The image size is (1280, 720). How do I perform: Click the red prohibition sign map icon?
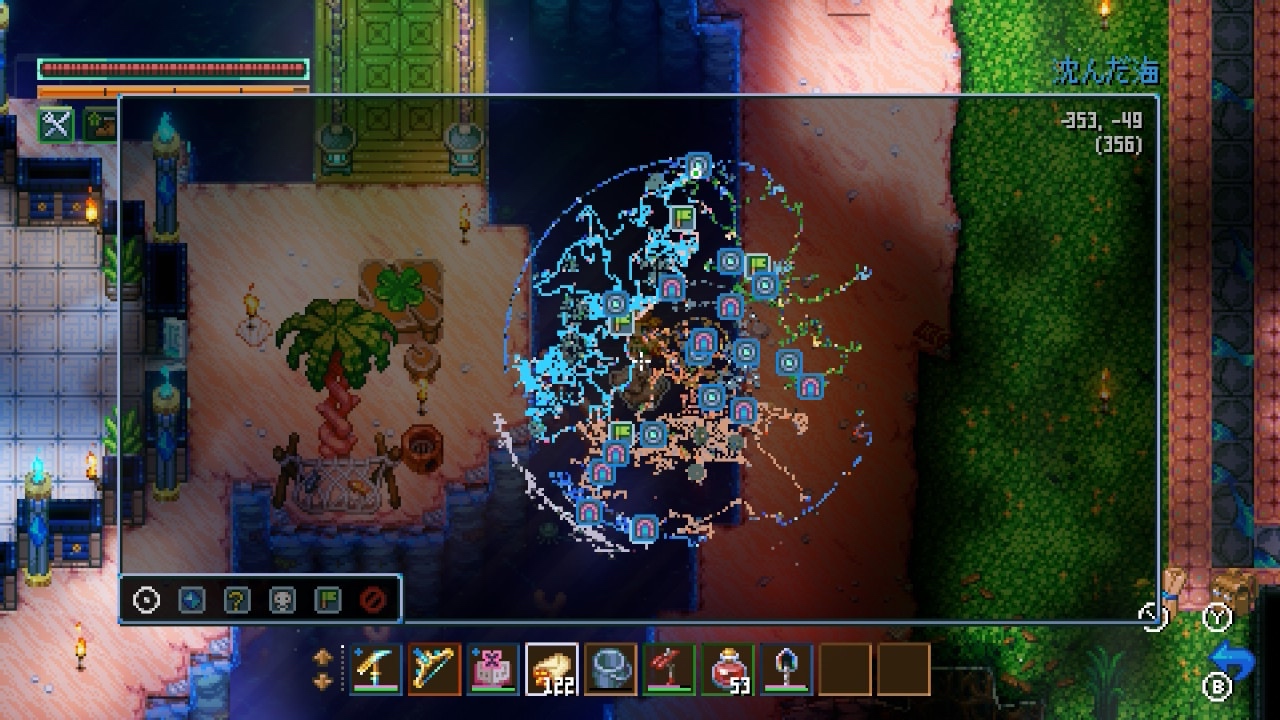[x=373, y=600]
